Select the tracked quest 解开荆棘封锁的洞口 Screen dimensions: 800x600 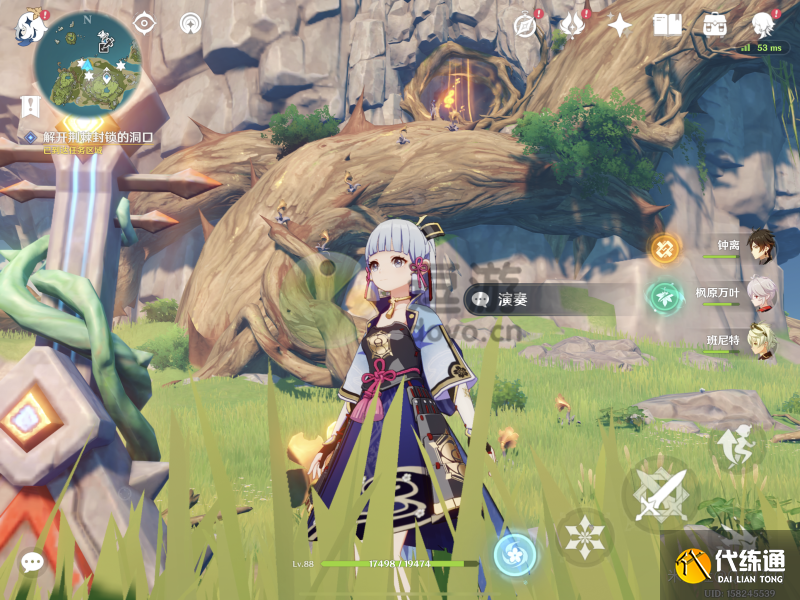[x=90, y=137]
